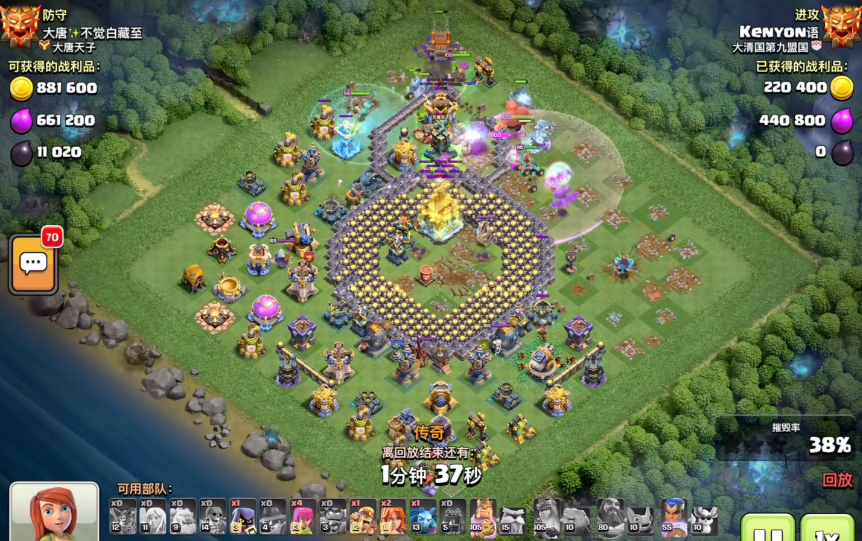Click the red-haired villager portrait
This screenshot has width=862, height=541.
[54, 513]
